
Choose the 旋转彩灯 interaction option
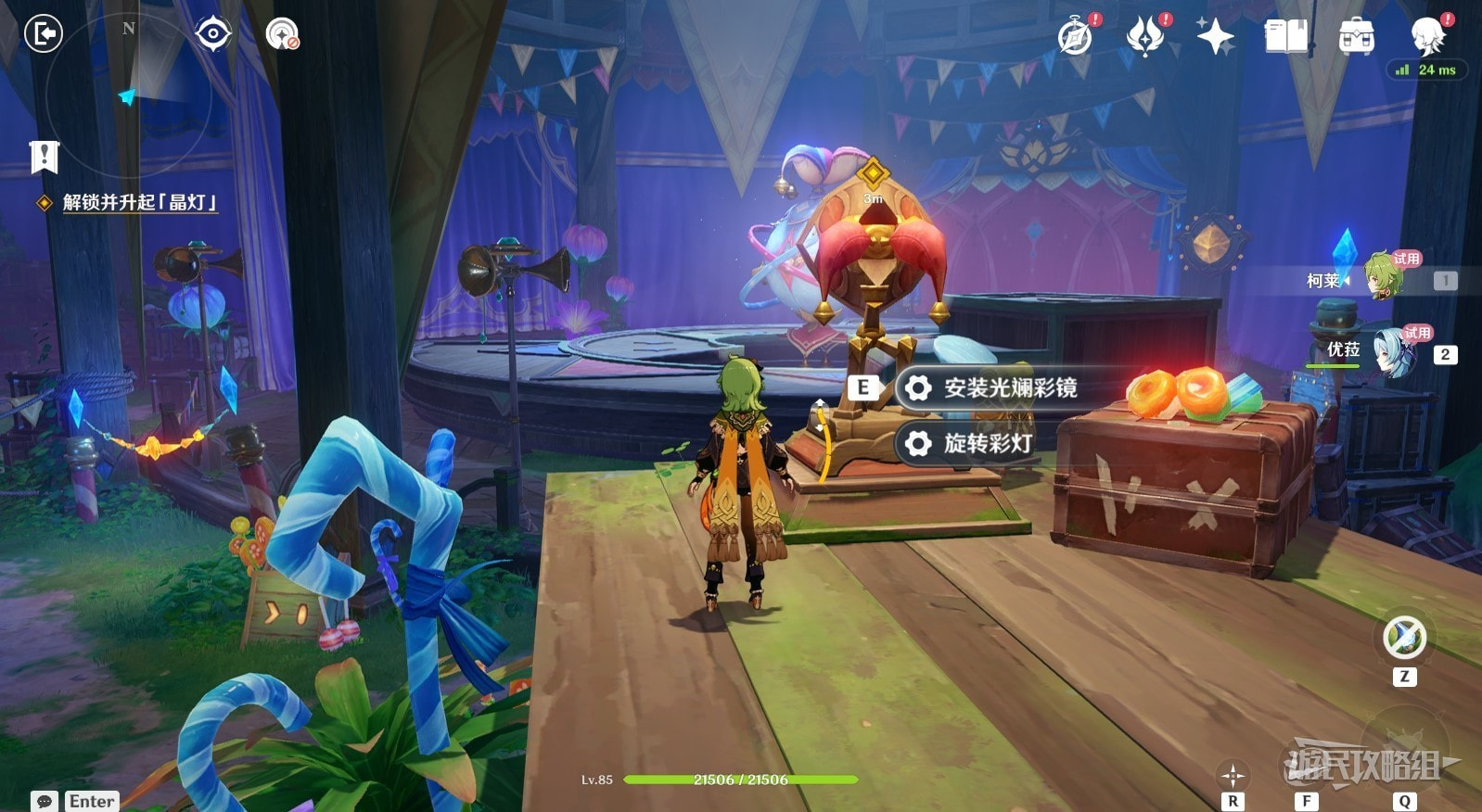tap(987, 443)
